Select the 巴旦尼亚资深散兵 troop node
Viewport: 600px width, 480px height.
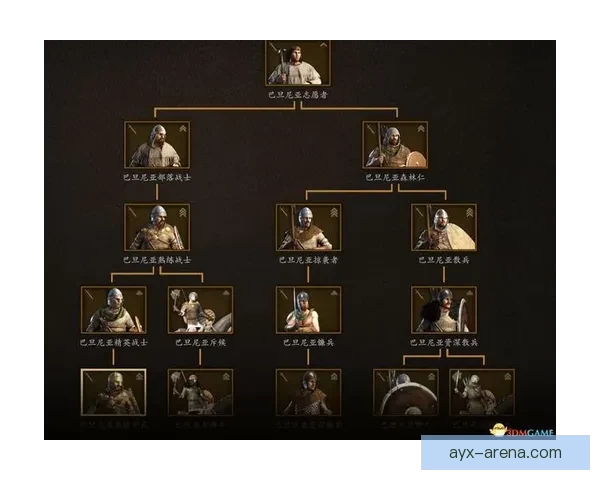[x=444, y=309]
